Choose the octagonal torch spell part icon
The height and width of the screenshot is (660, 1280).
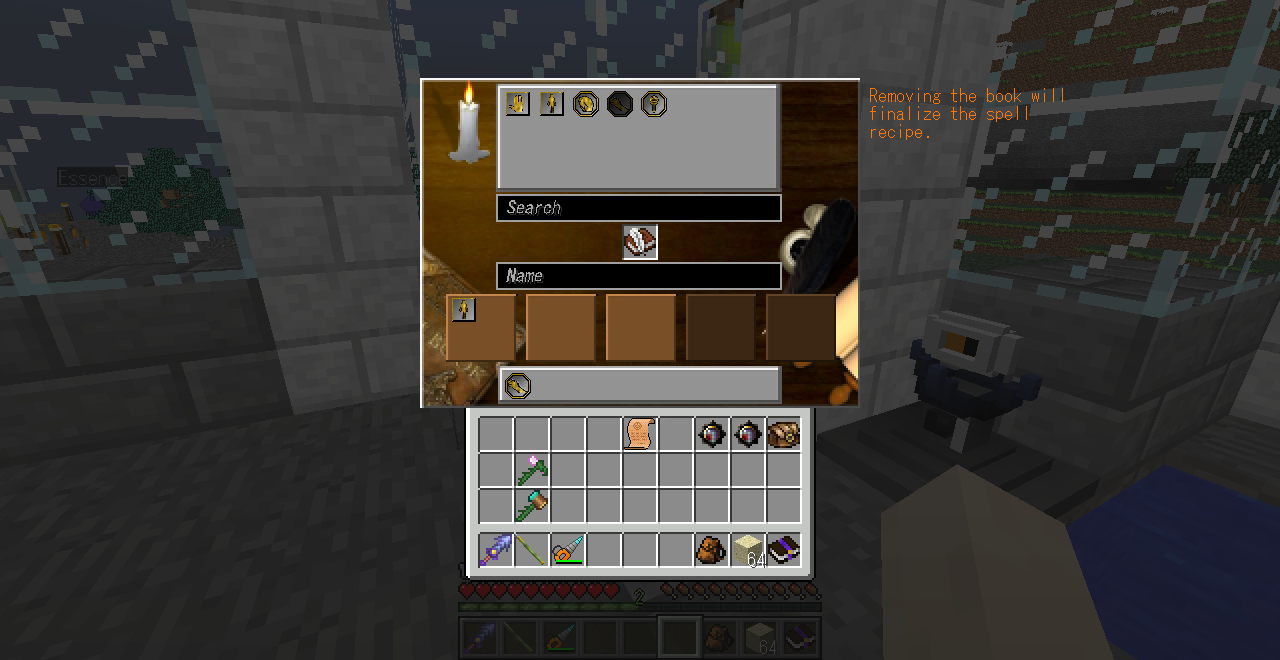pos(654,104)
